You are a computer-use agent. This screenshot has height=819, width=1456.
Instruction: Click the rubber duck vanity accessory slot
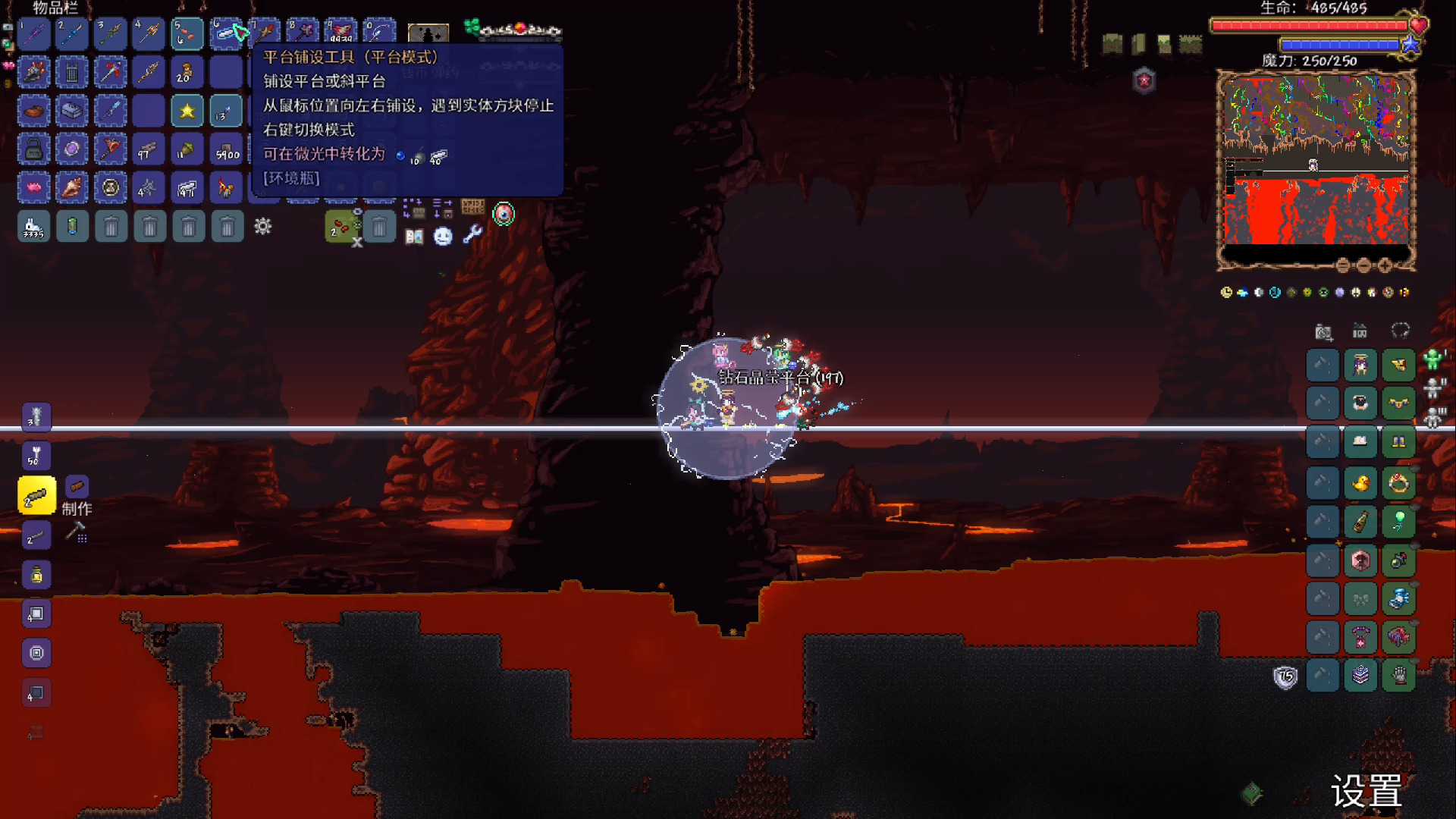tap(1360, 483)
